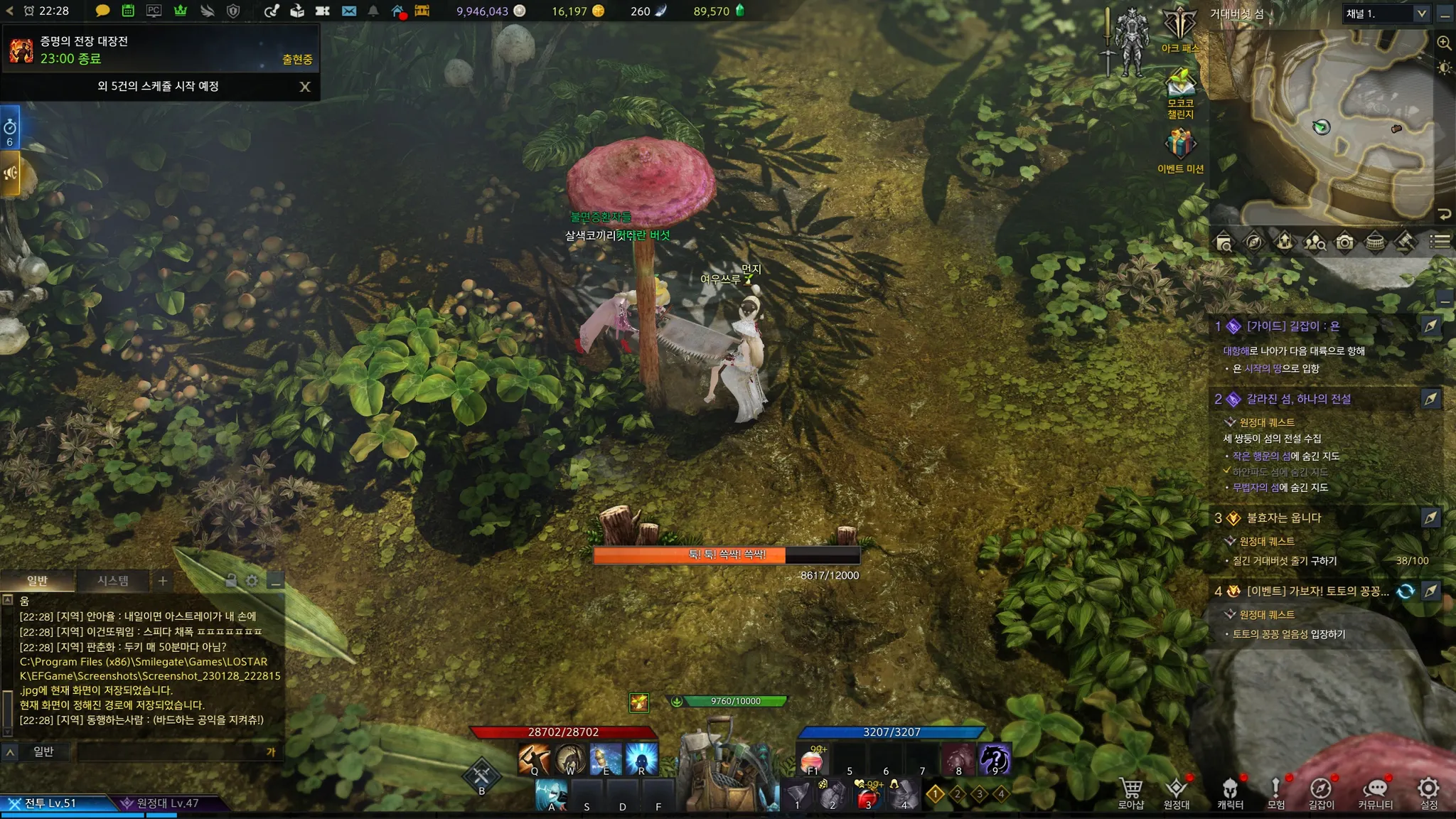
Task: Open the 설정 gear menu
Action: (1429, 793)
